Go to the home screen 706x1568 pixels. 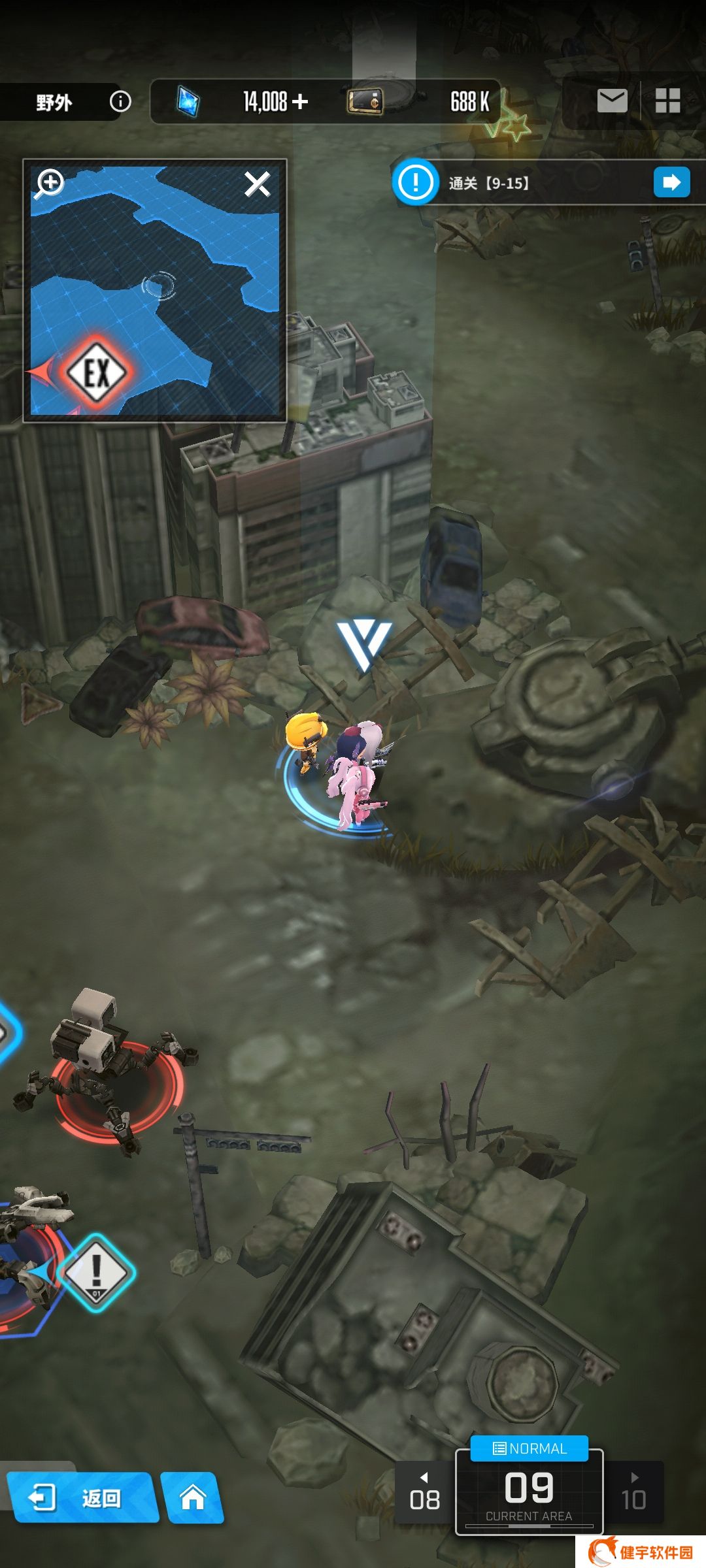193,1497
